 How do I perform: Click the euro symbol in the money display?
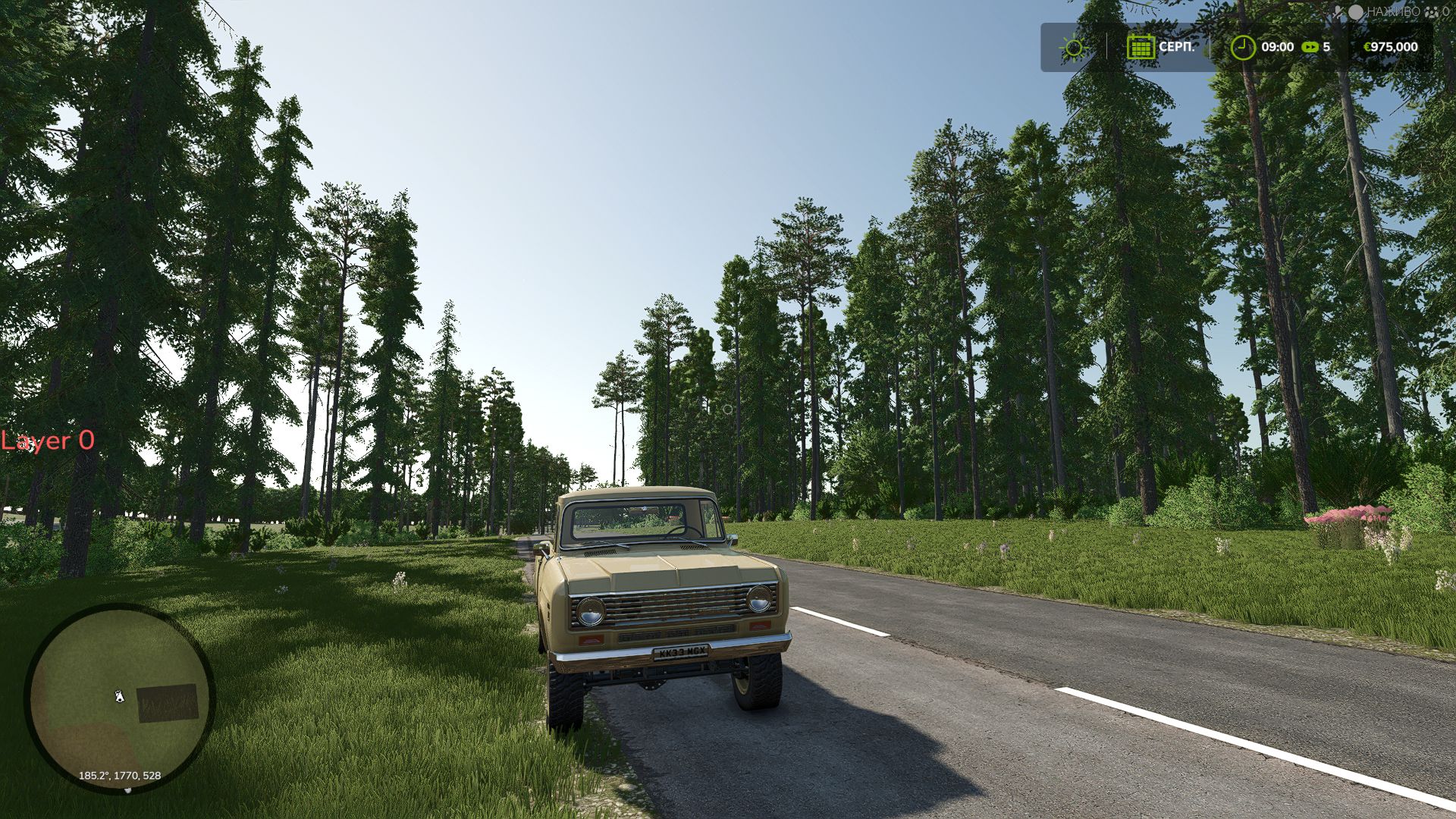(x=1367, y=46)
